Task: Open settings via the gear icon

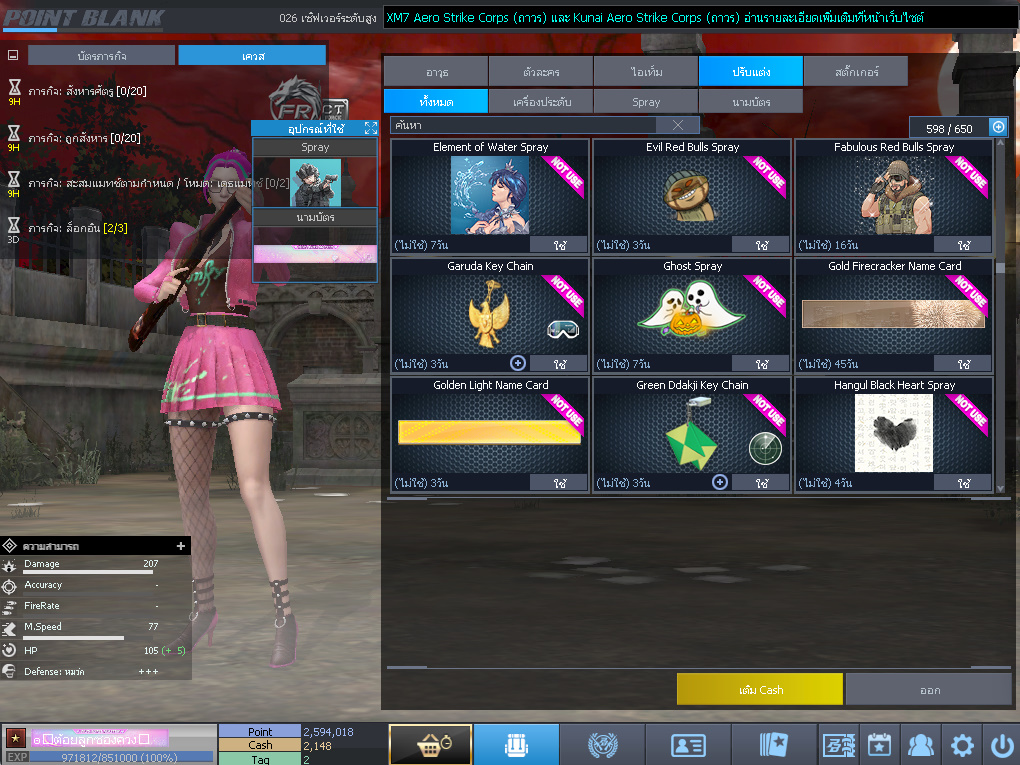Action: [x=962, y=745]
